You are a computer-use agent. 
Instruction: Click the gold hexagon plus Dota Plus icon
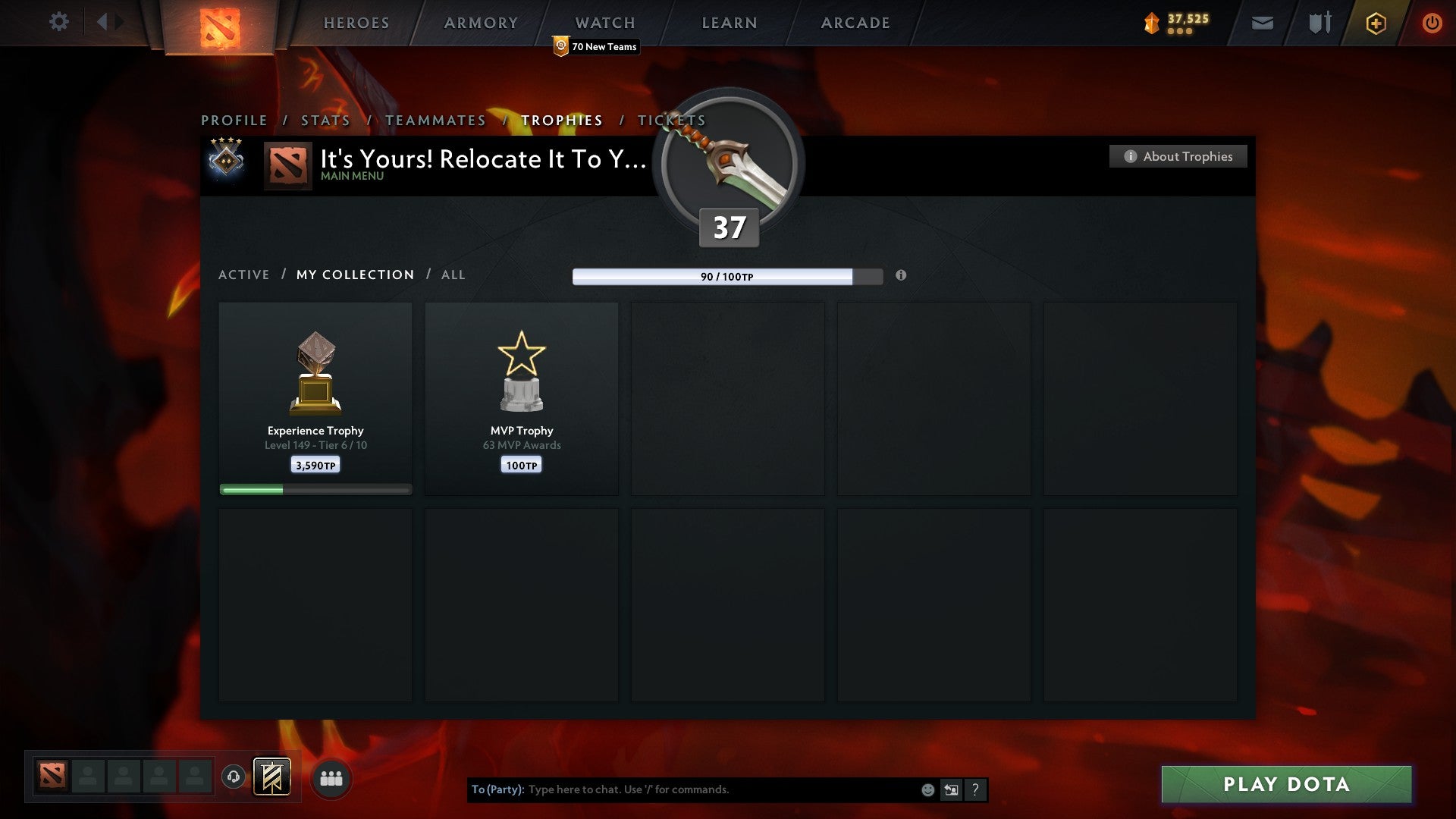click(1375, 23)
